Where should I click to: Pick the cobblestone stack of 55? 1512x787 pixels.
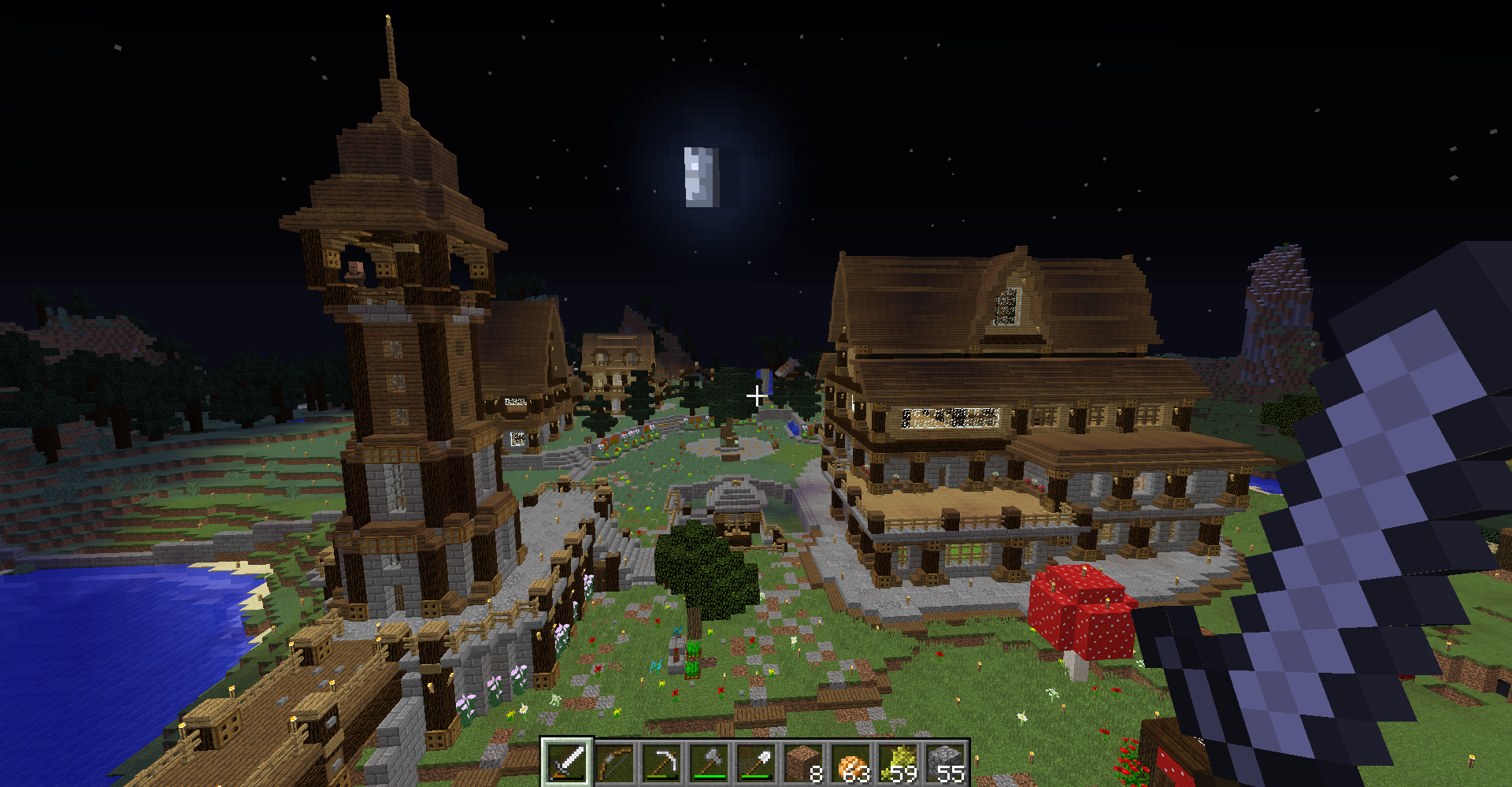point(945,763)
